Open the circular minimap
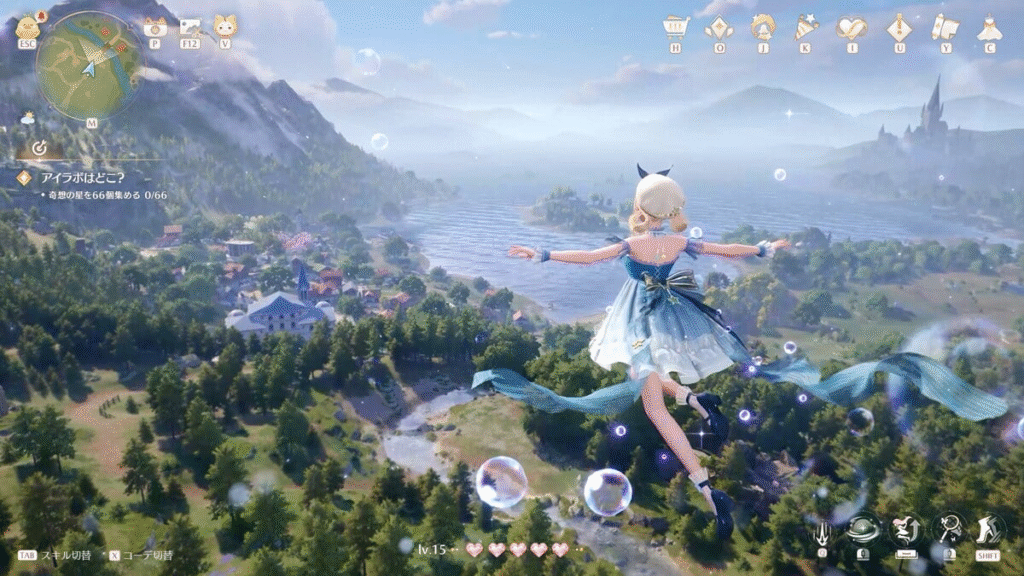 point(88,66)
